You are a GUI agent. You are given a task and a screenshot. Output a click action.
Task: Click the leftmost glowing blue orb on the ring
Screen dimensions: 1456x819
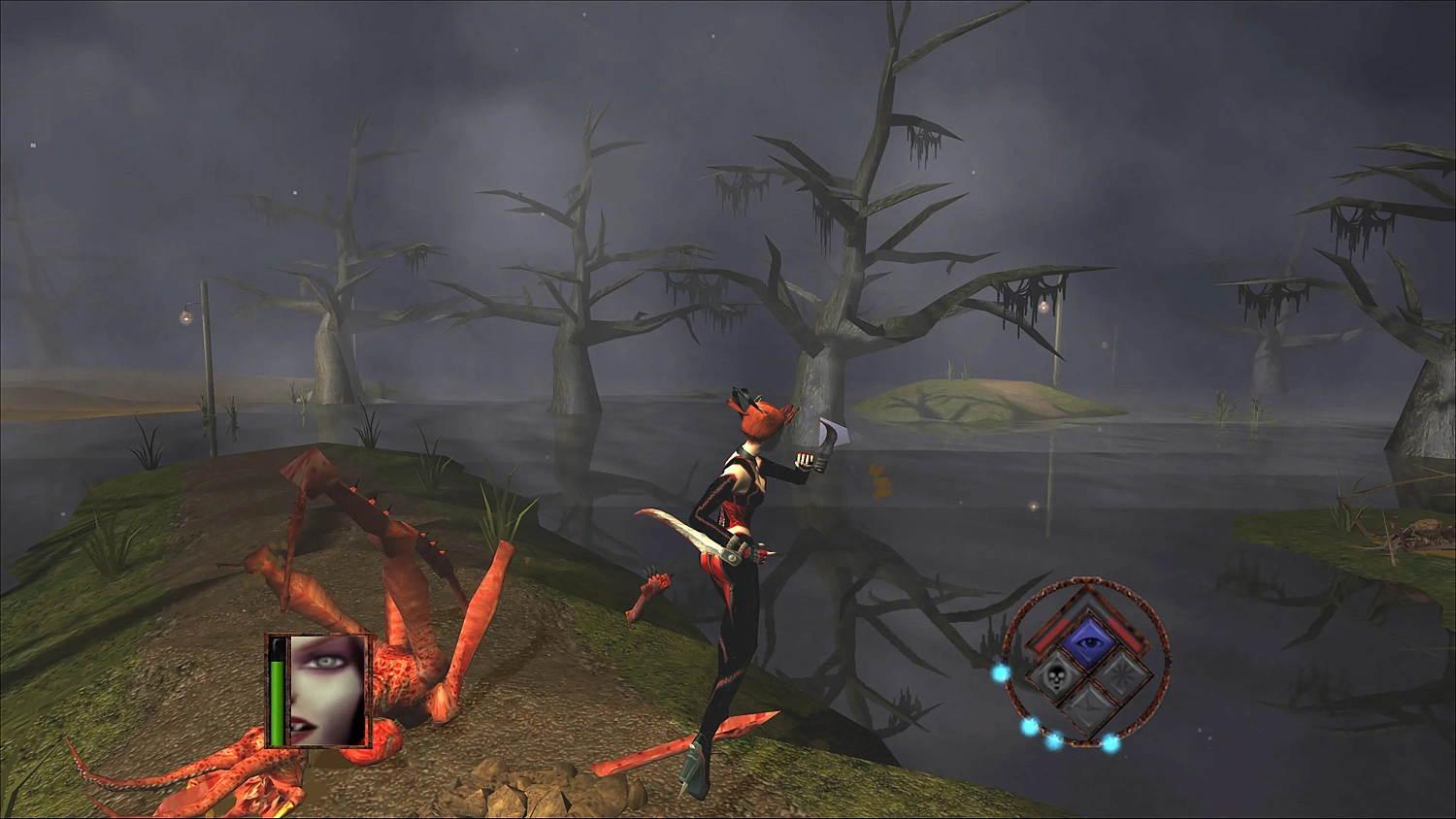pyautogui.click(x=1000, y=672)
